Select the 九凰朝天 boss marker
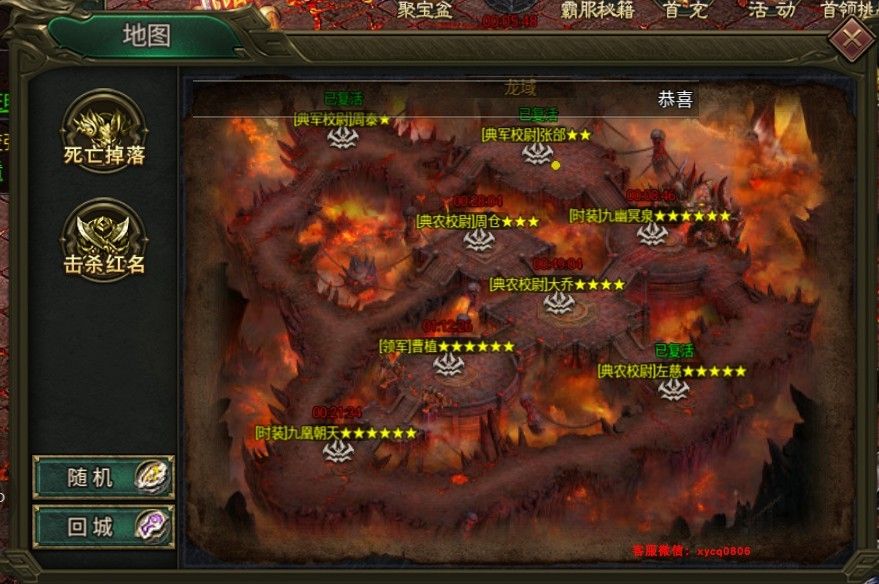 point(337,451)
